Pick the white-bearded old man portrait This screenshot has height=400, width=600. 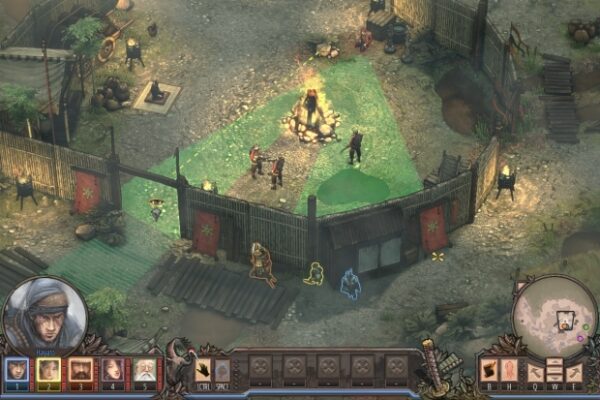pos(144,370)
